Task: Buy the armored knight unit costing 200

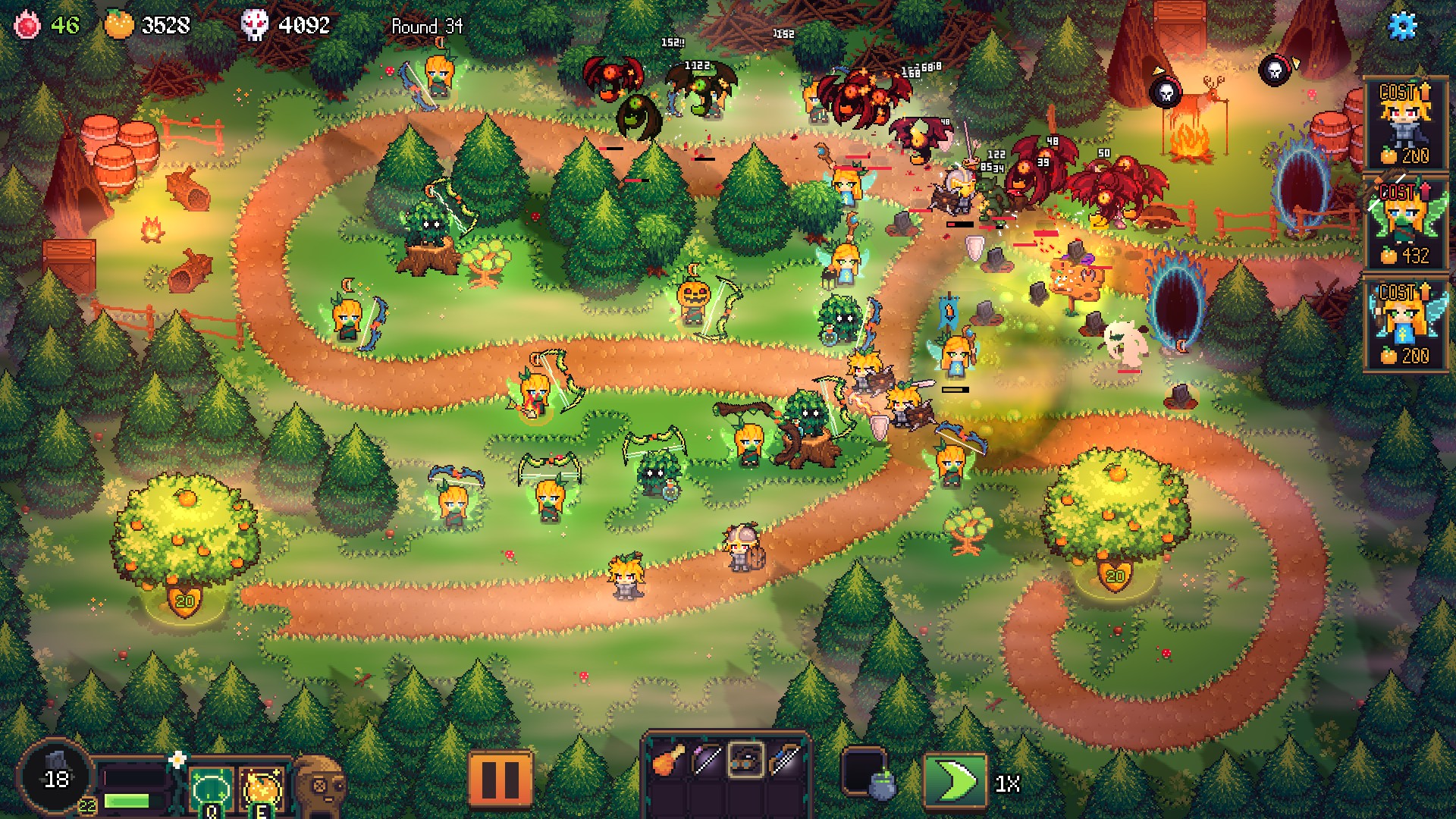Action: pos(1405,124)
